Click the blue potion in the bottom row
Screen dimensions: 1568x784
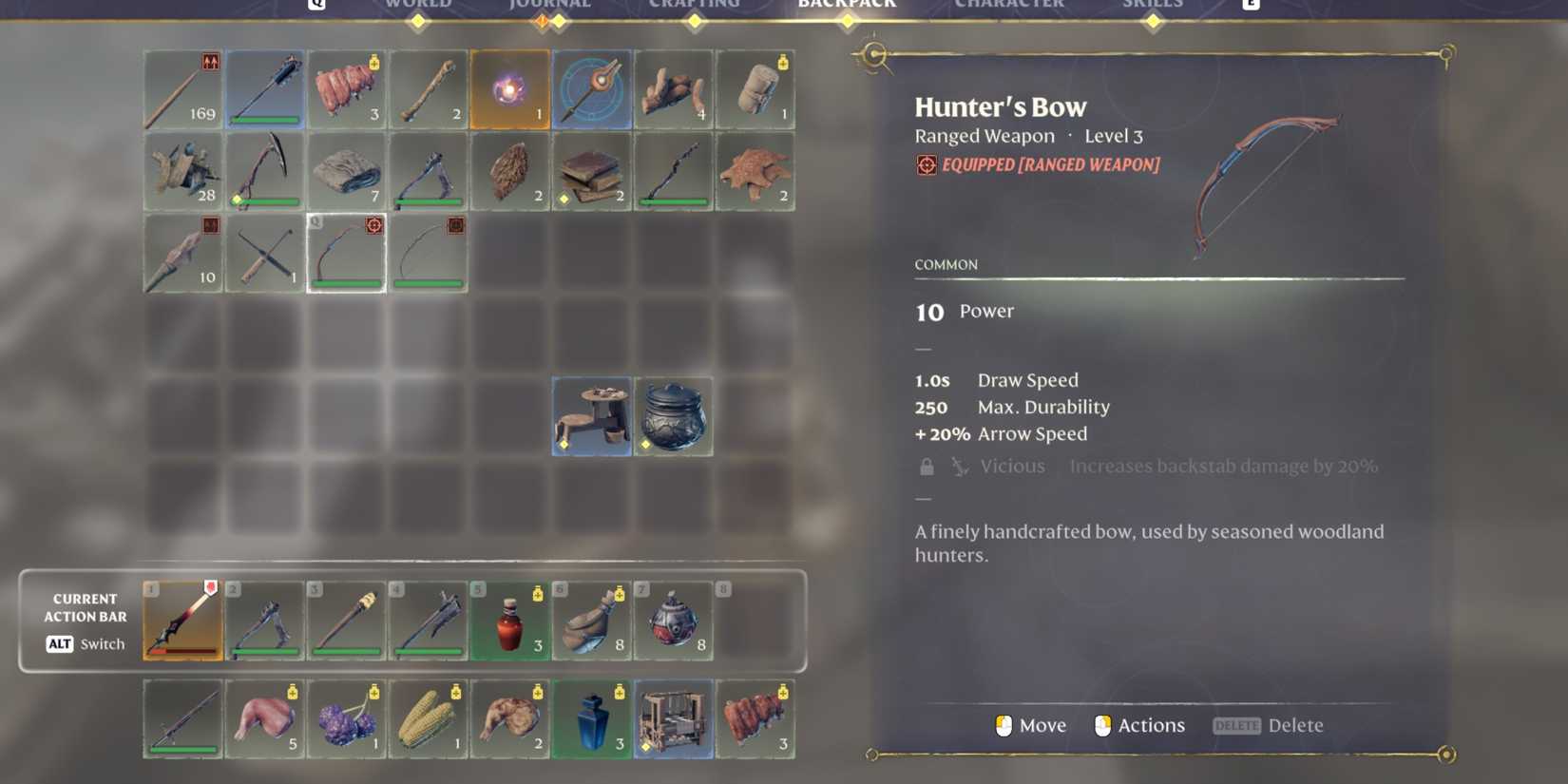pyautogui.click(x=592, y=717)
